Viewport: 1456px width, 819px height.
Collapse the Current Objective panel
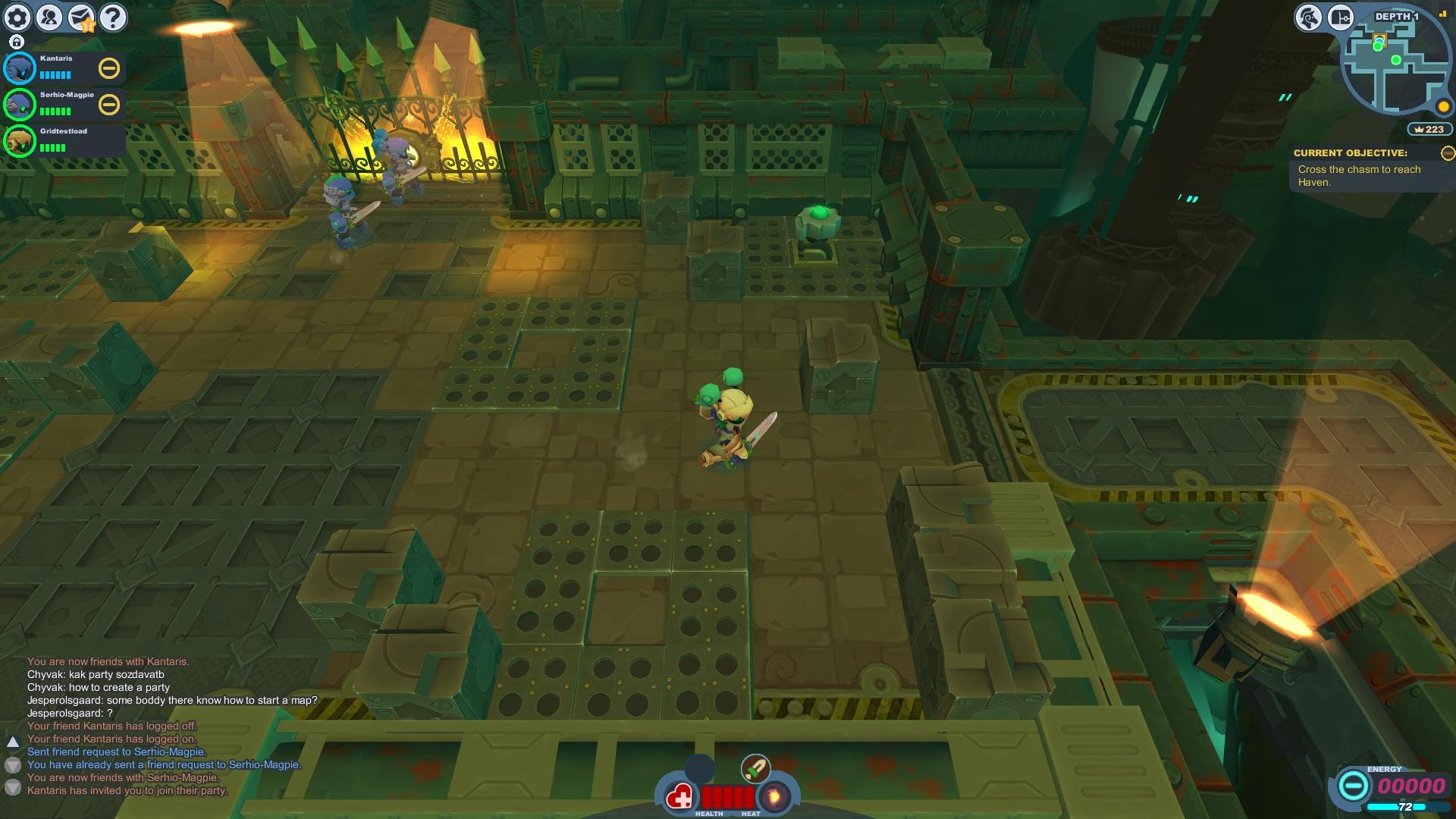point(1447,153)
